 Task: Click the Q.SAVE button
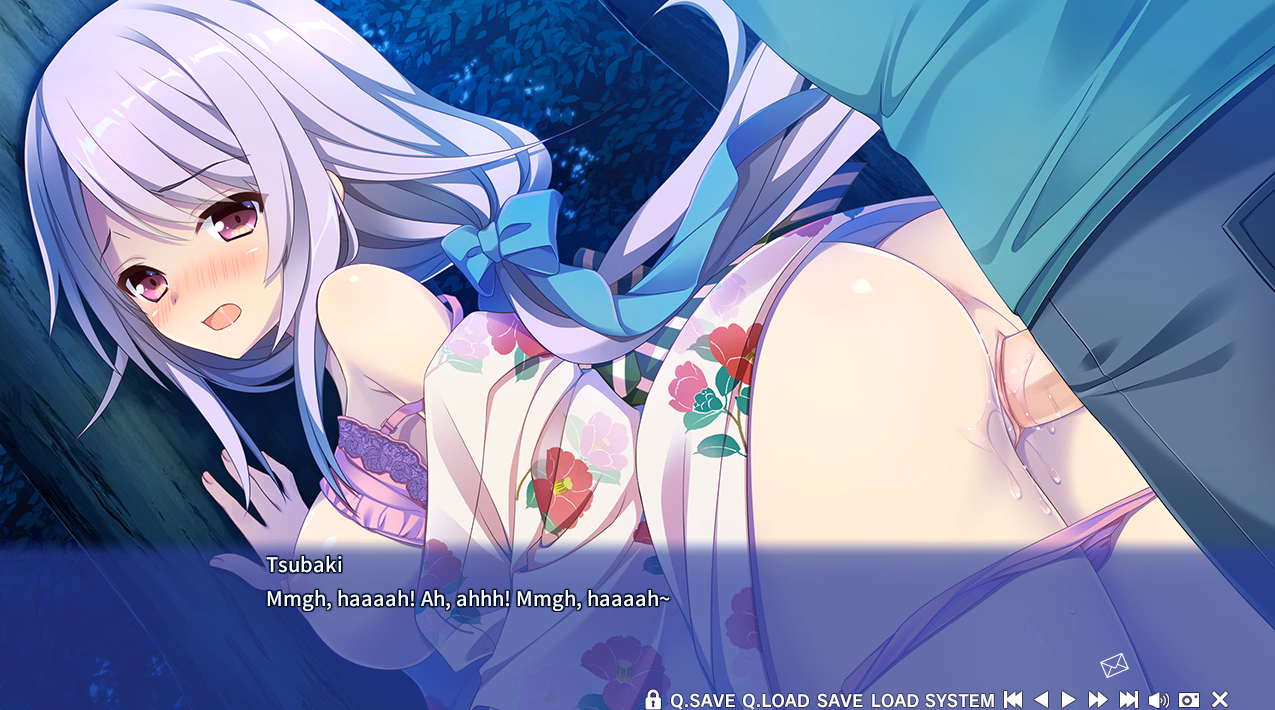coord(702,700)
